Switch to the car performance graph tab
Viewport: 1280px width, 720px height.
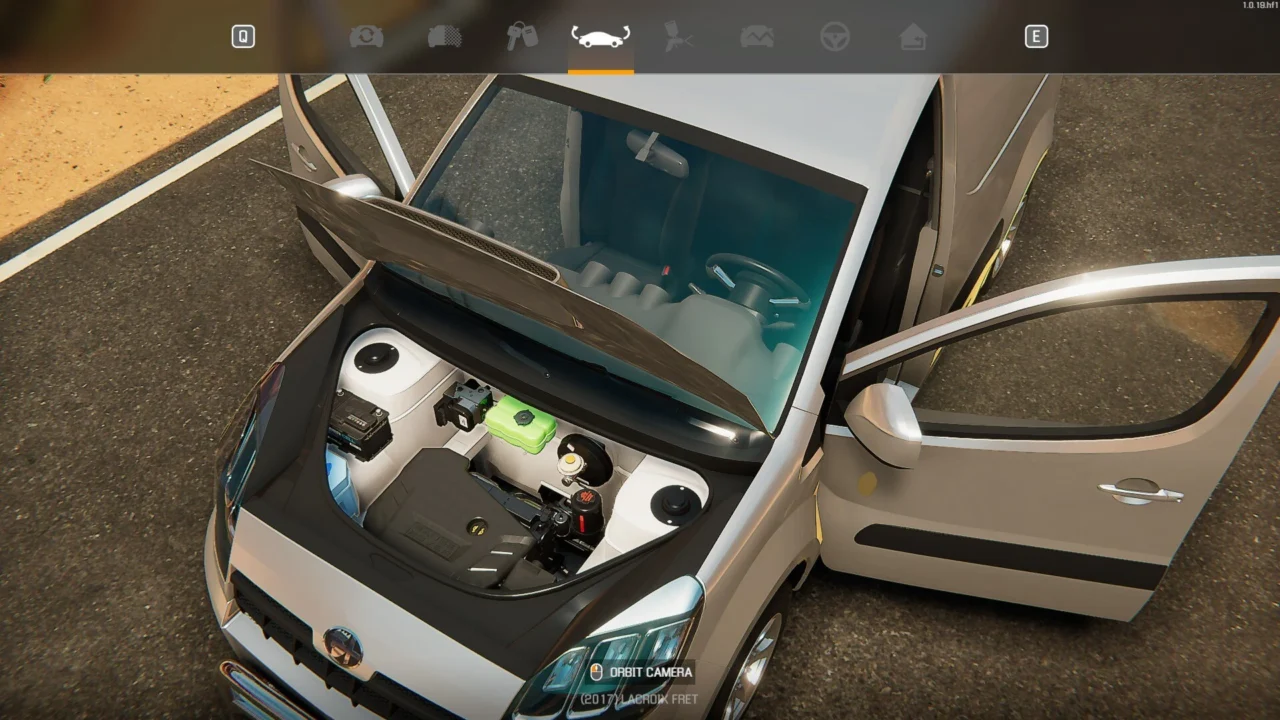[x=756, y=37]
